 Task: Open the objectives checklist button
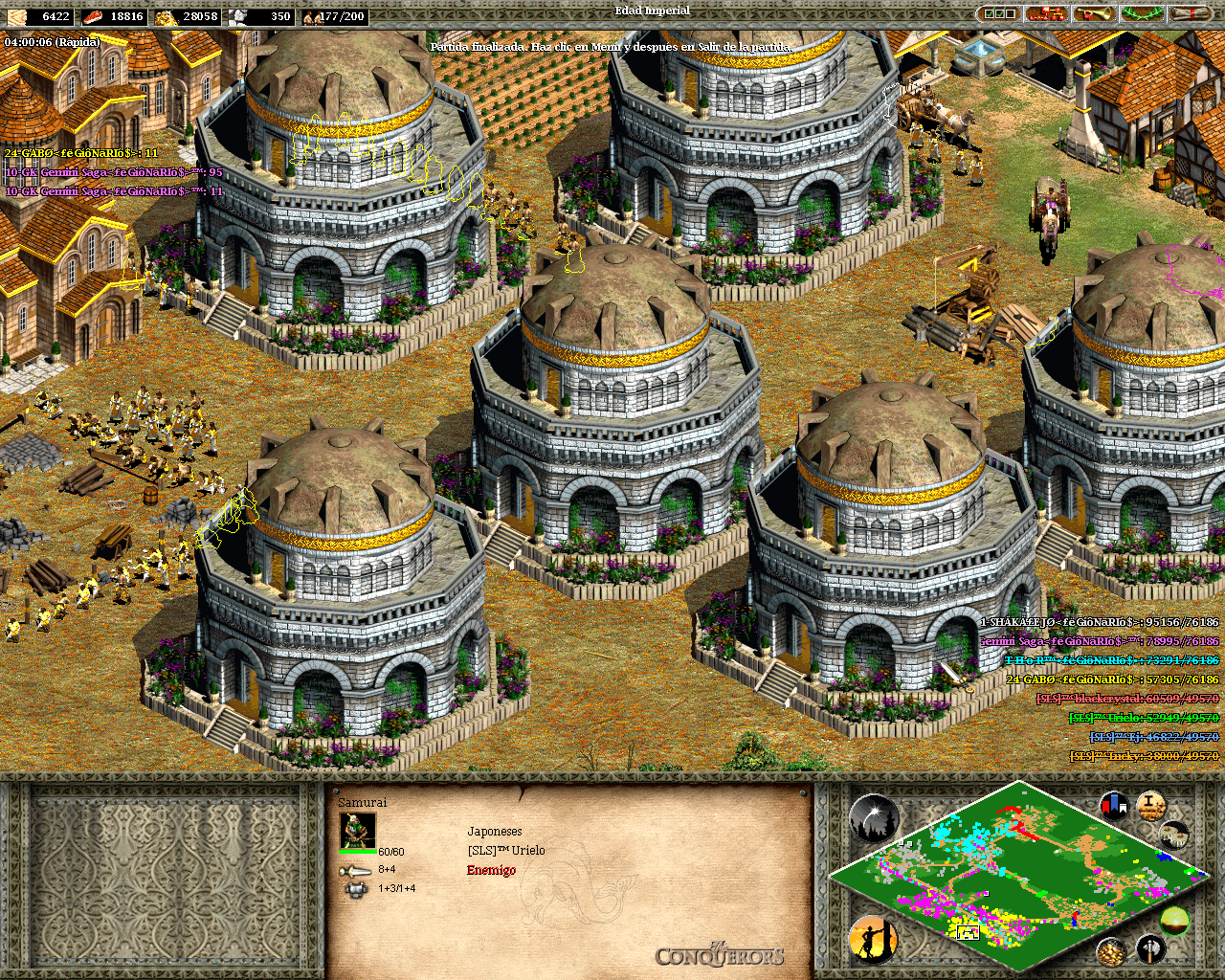coord(998,14)
